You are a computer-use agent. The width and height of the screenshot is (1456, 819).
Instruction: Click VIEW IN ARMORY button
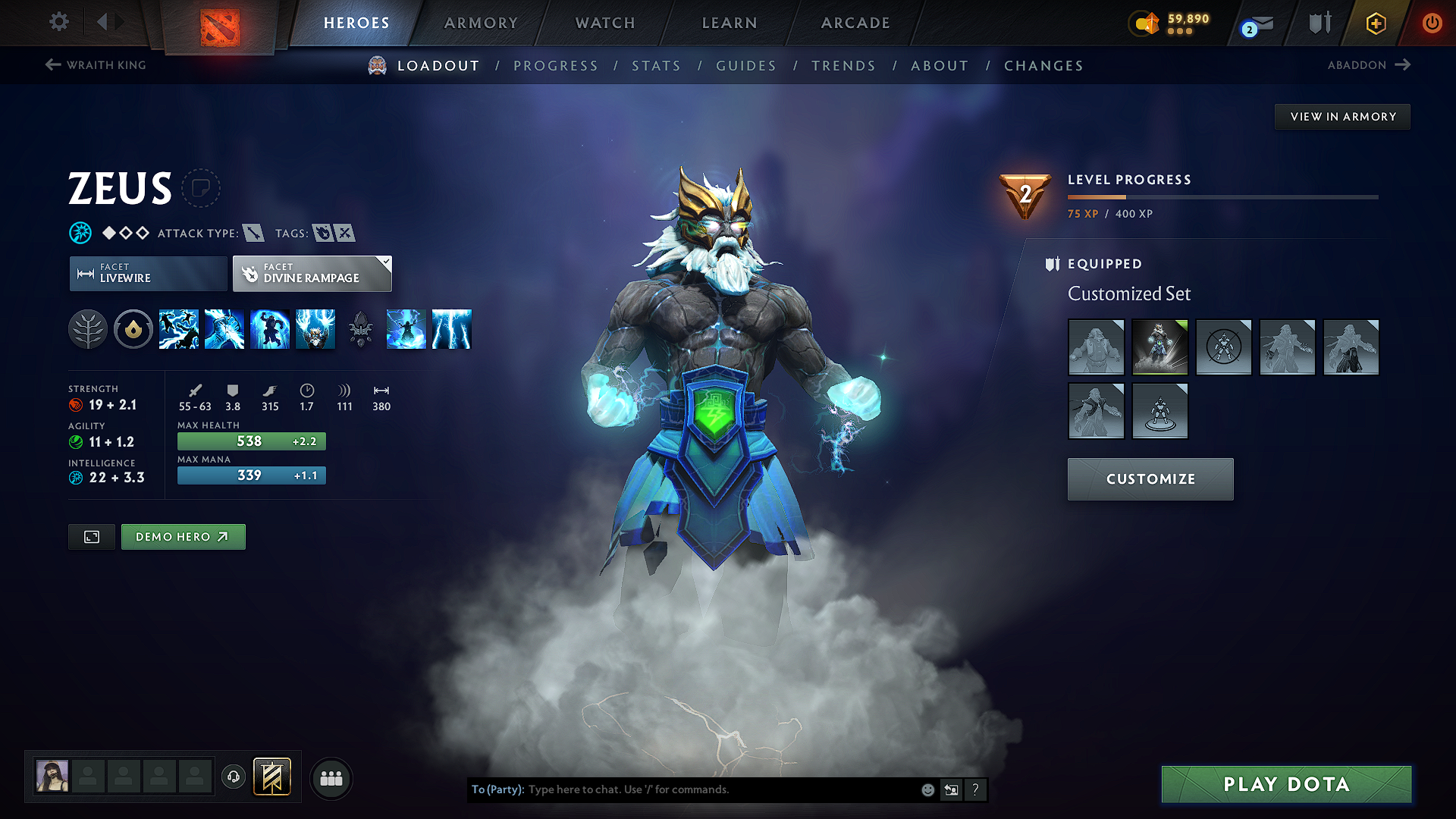pos(1342,116)
